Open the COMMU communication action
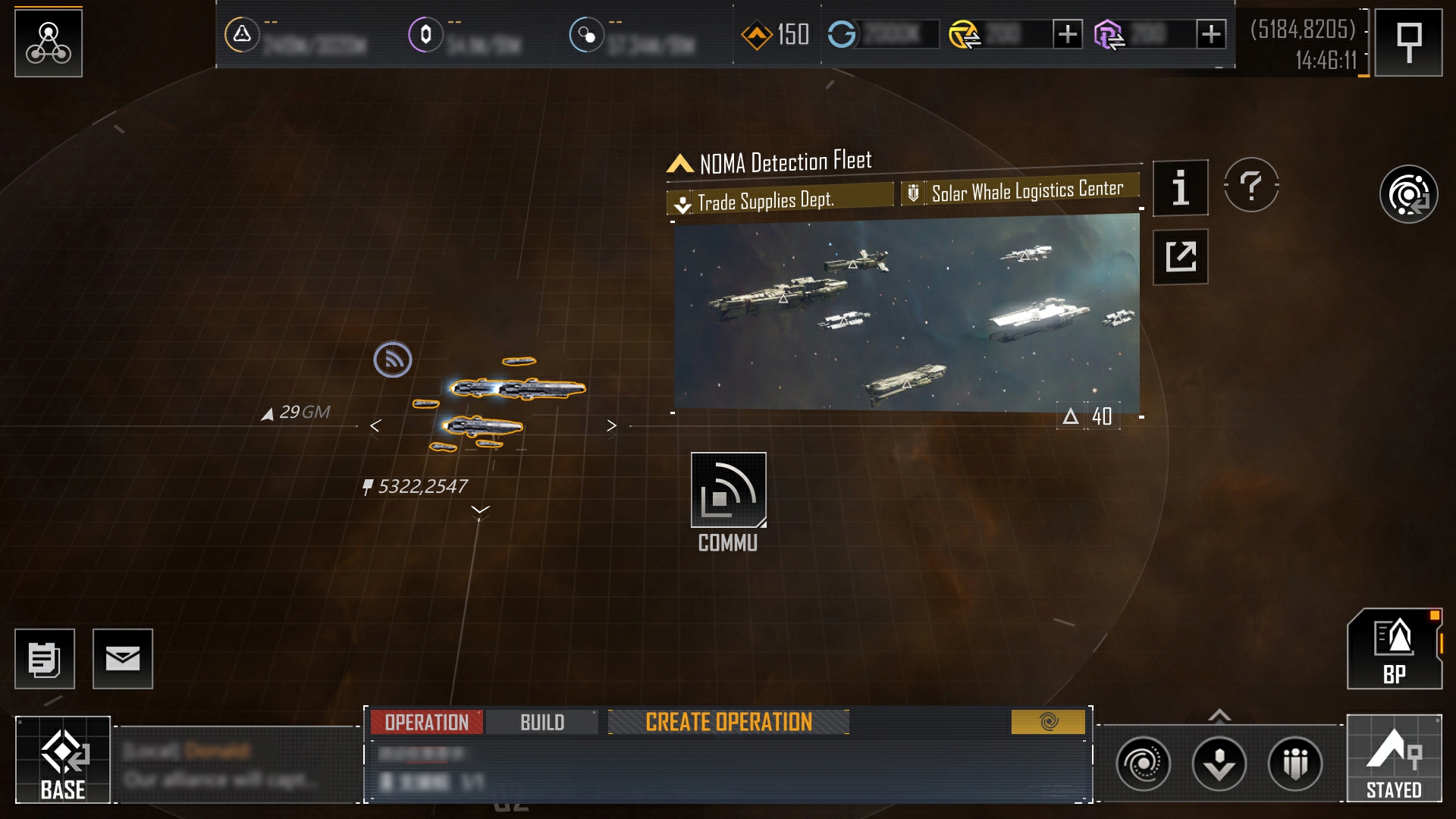Image resolution: width=1456 pixels, height=819 pixels. (728, 491)
